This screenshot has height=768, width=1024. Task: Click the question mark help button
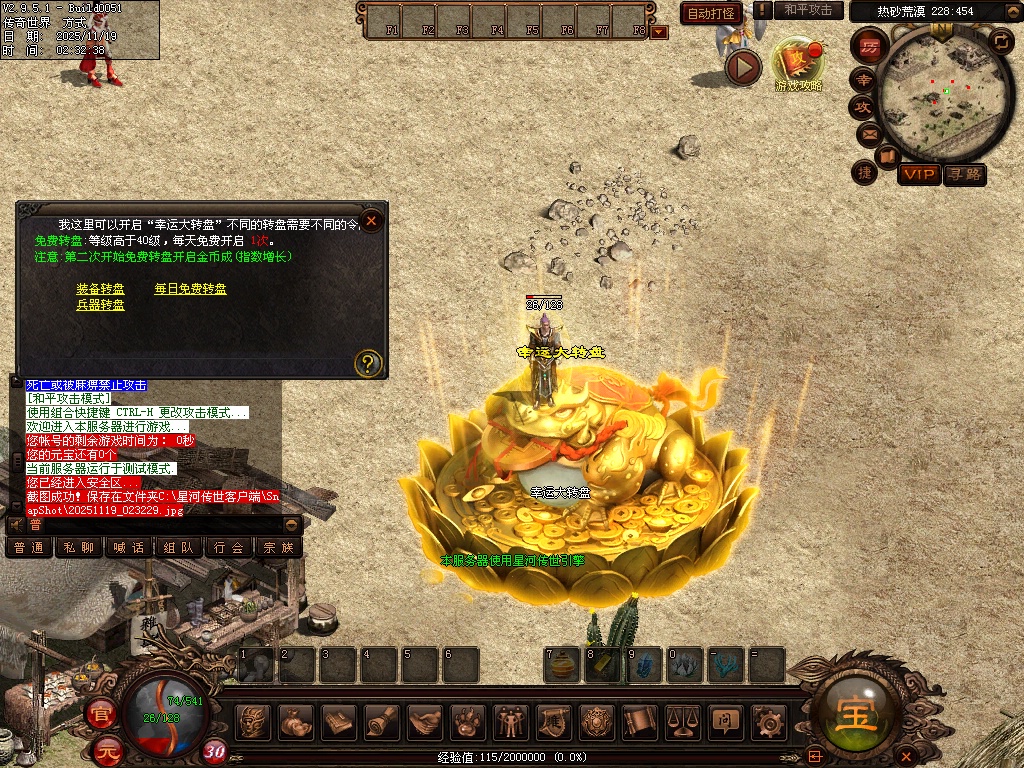point(368,362)
